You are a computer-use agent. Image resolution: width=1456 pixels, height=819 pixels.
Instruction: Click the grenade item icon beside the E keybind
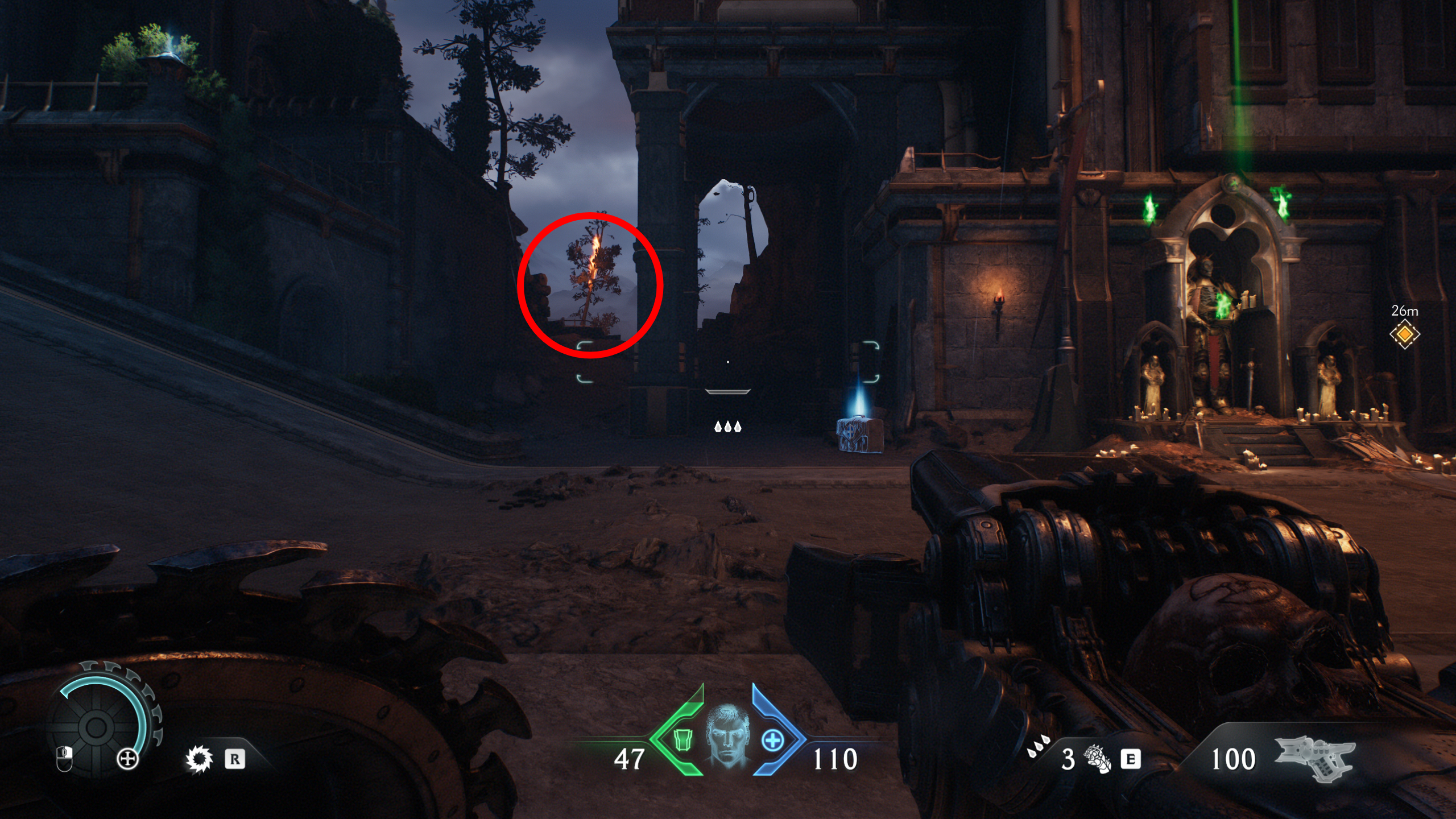[1097, 758]
